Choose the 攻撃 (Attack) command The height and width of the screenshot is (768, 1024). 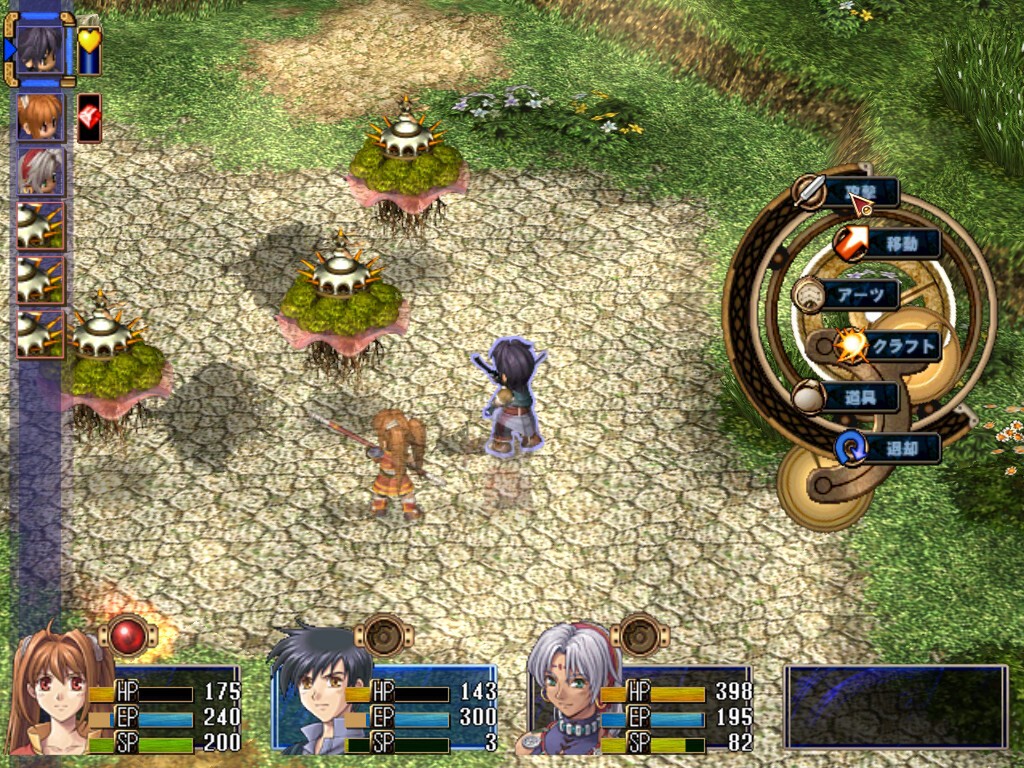tap(858, 193)
